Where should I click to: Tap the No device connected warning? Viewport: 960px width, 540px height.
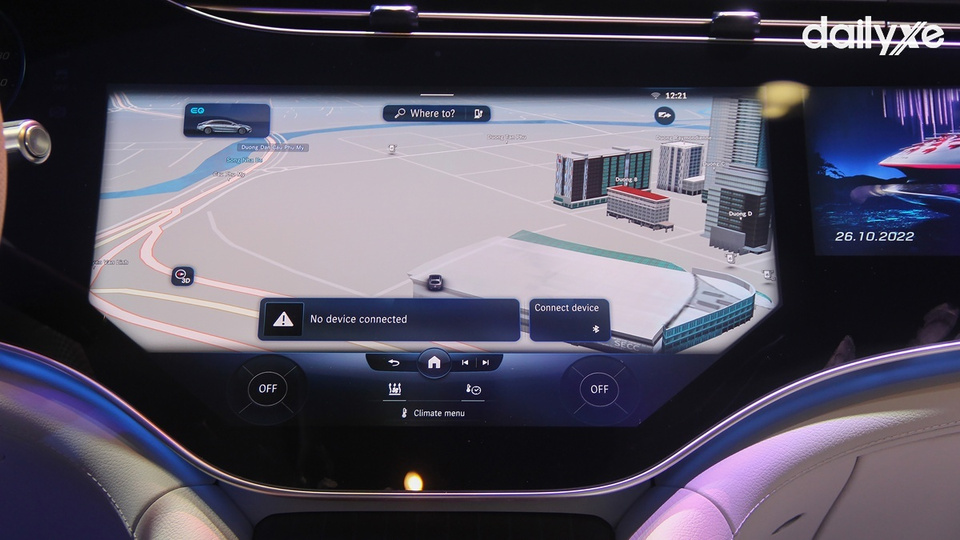[x=388, y=319]
